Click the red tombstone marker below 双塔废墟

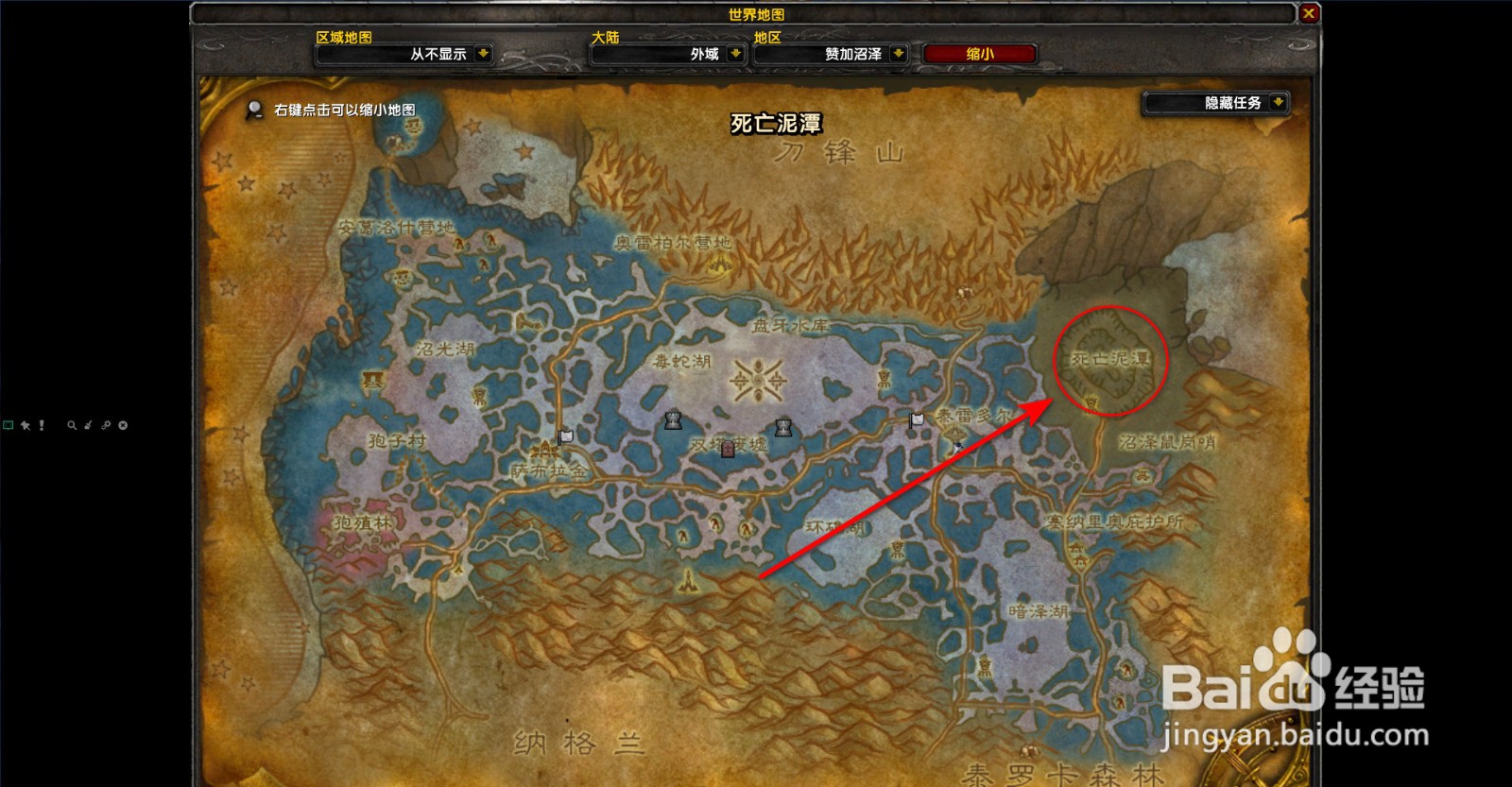tap(728, 450)
